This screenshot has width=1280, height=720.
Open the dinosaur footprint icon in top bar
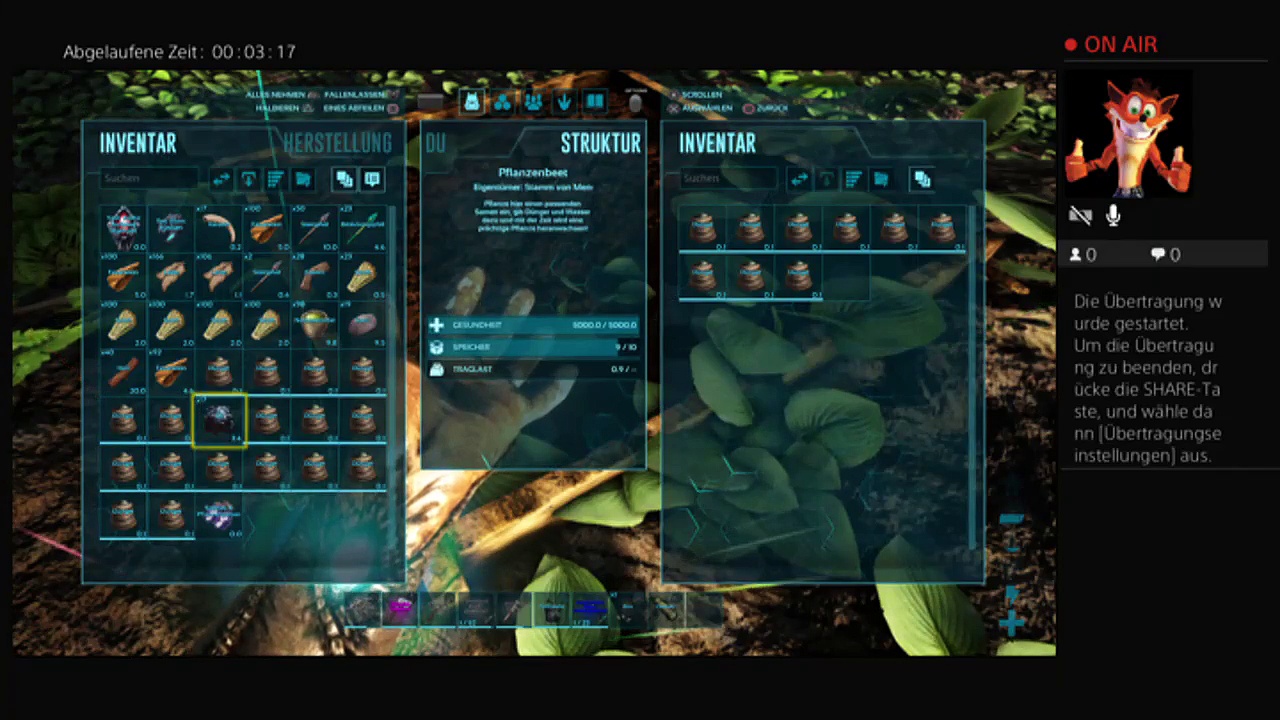(564, 101)
